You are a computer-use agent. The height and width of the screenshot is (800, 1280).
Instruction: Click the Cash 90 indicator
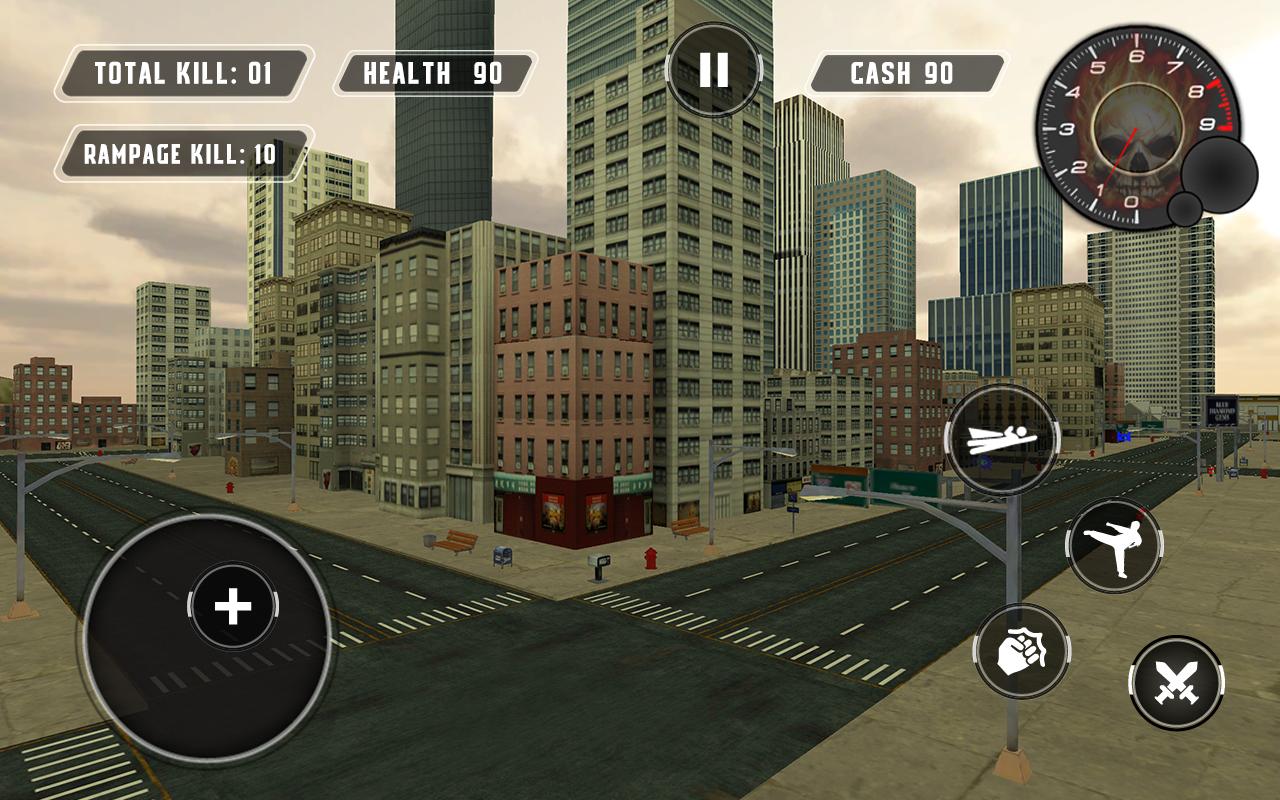(x=903, y=72)
